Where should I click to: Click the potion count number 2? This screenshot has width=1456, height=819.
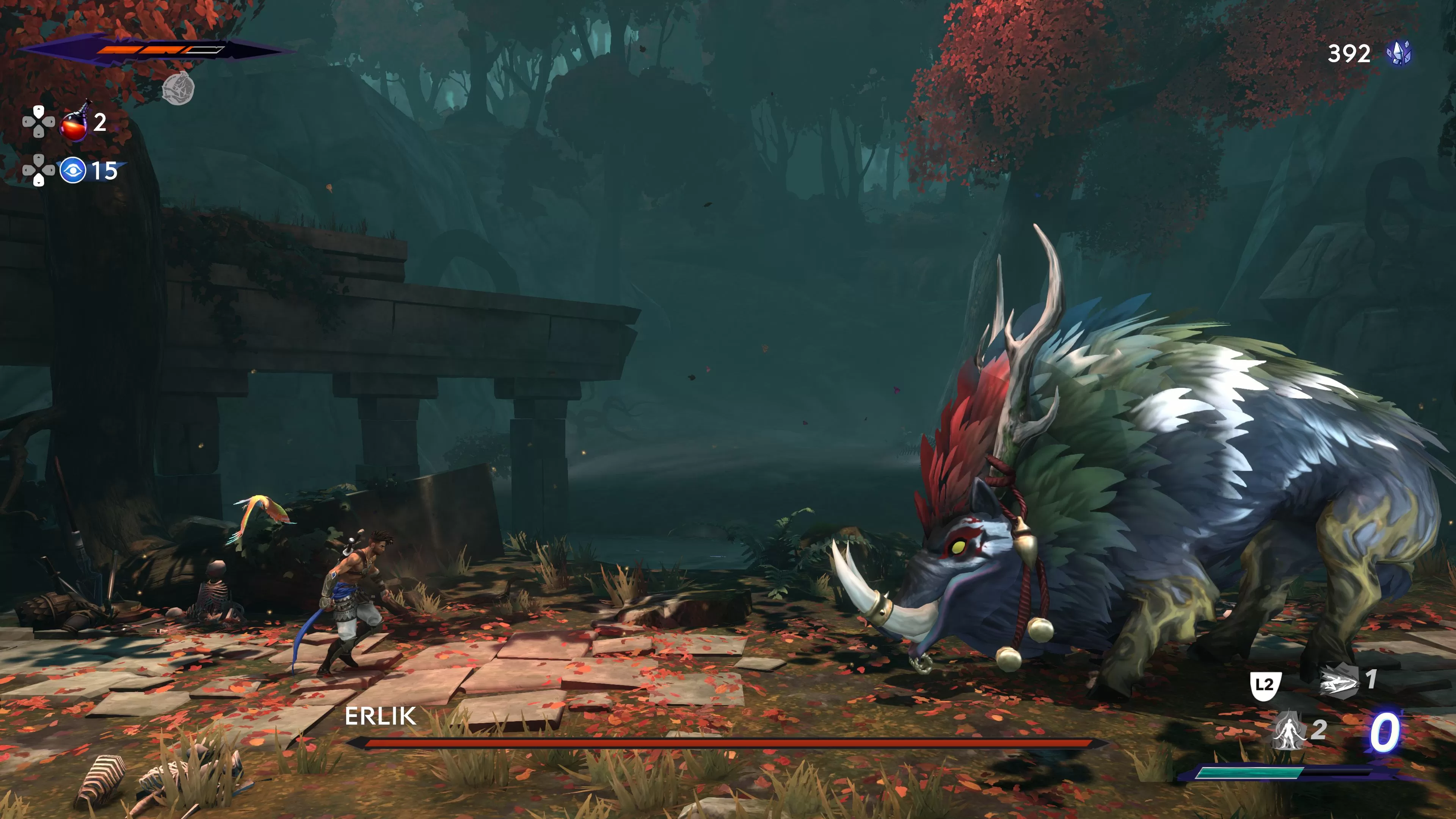pos(99,124)
